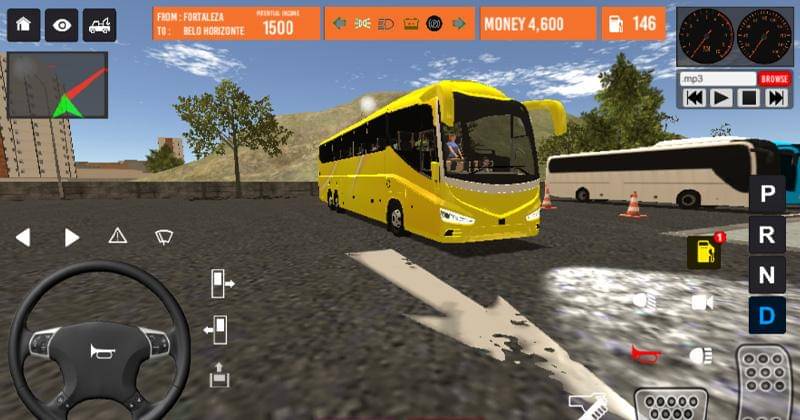The image size is (800, 420).
Task: Switch the camera view
Action: [701, 301]
